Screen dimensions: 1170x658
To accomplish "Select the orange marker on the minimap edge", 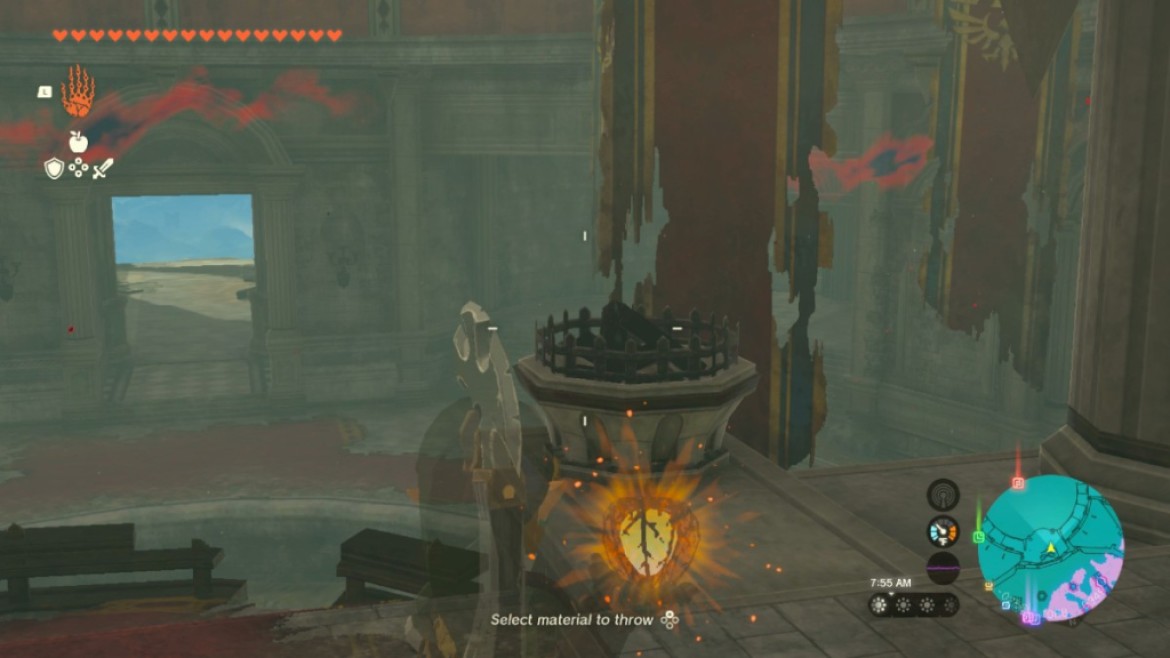I will [x=989, y=587].
